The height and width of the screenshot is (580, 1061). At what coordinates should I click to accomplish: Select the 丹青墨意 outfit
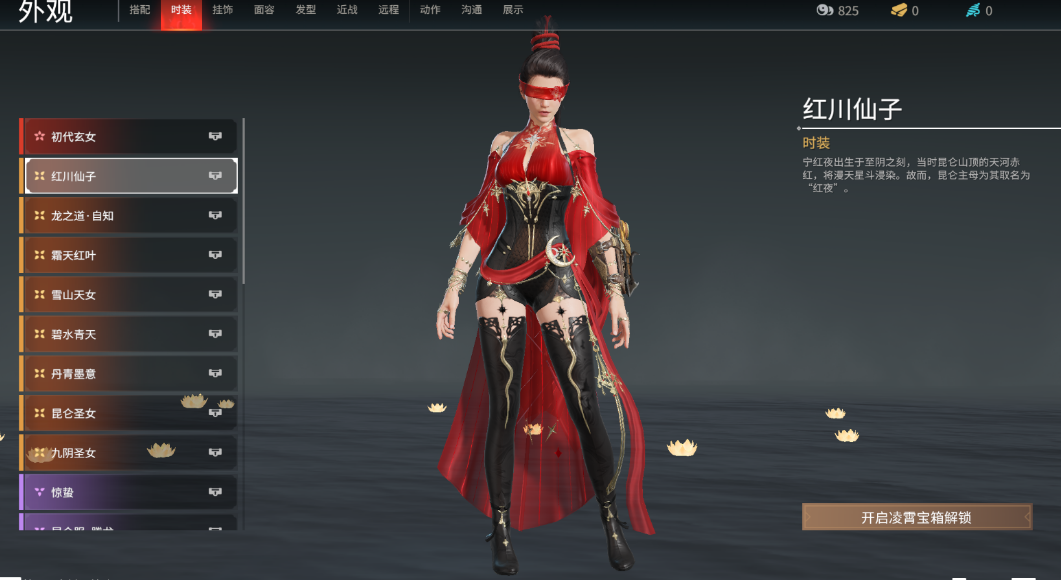coord(128,374)
